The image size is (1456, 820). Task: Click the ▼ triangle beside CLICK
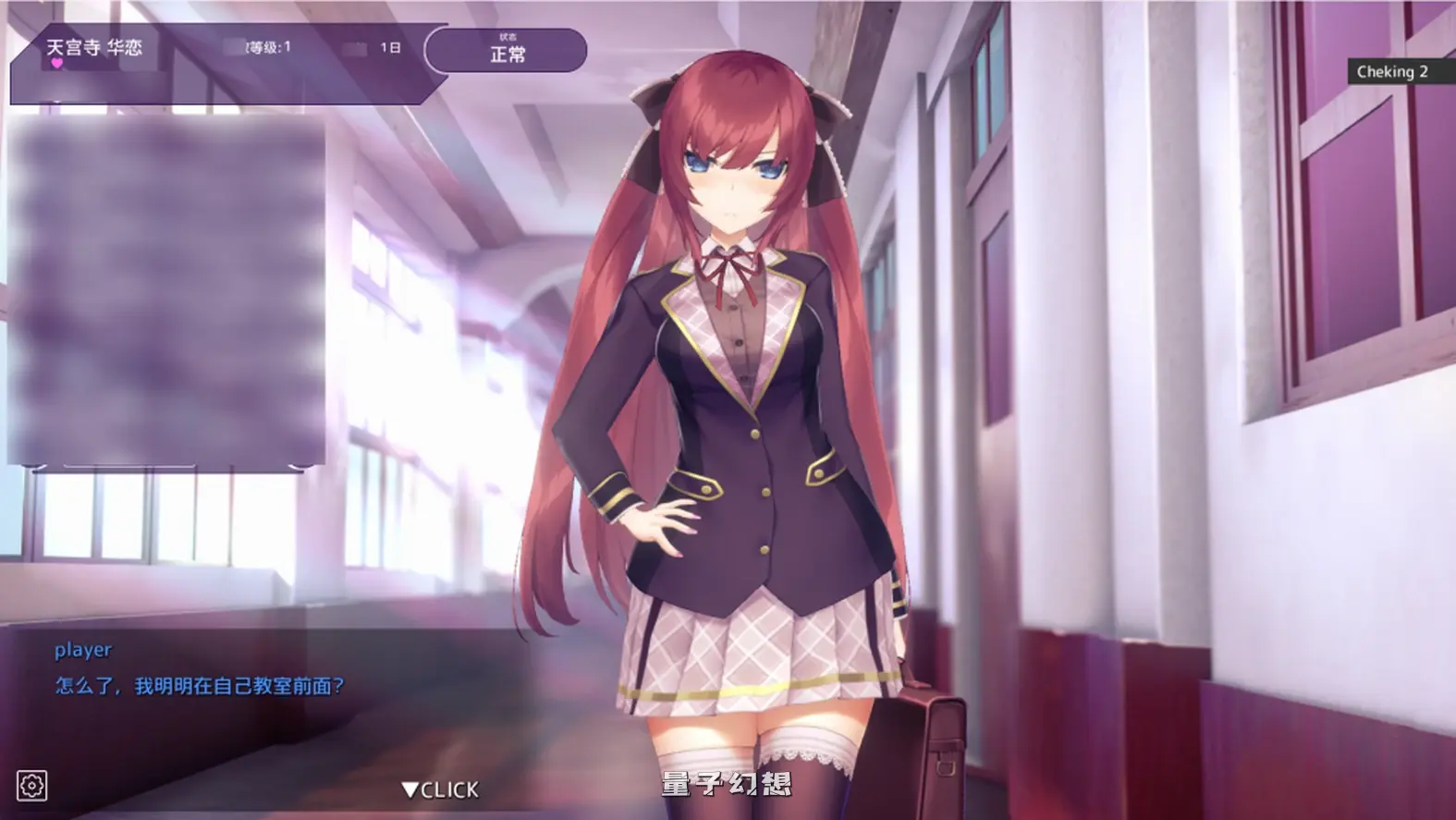408,789
